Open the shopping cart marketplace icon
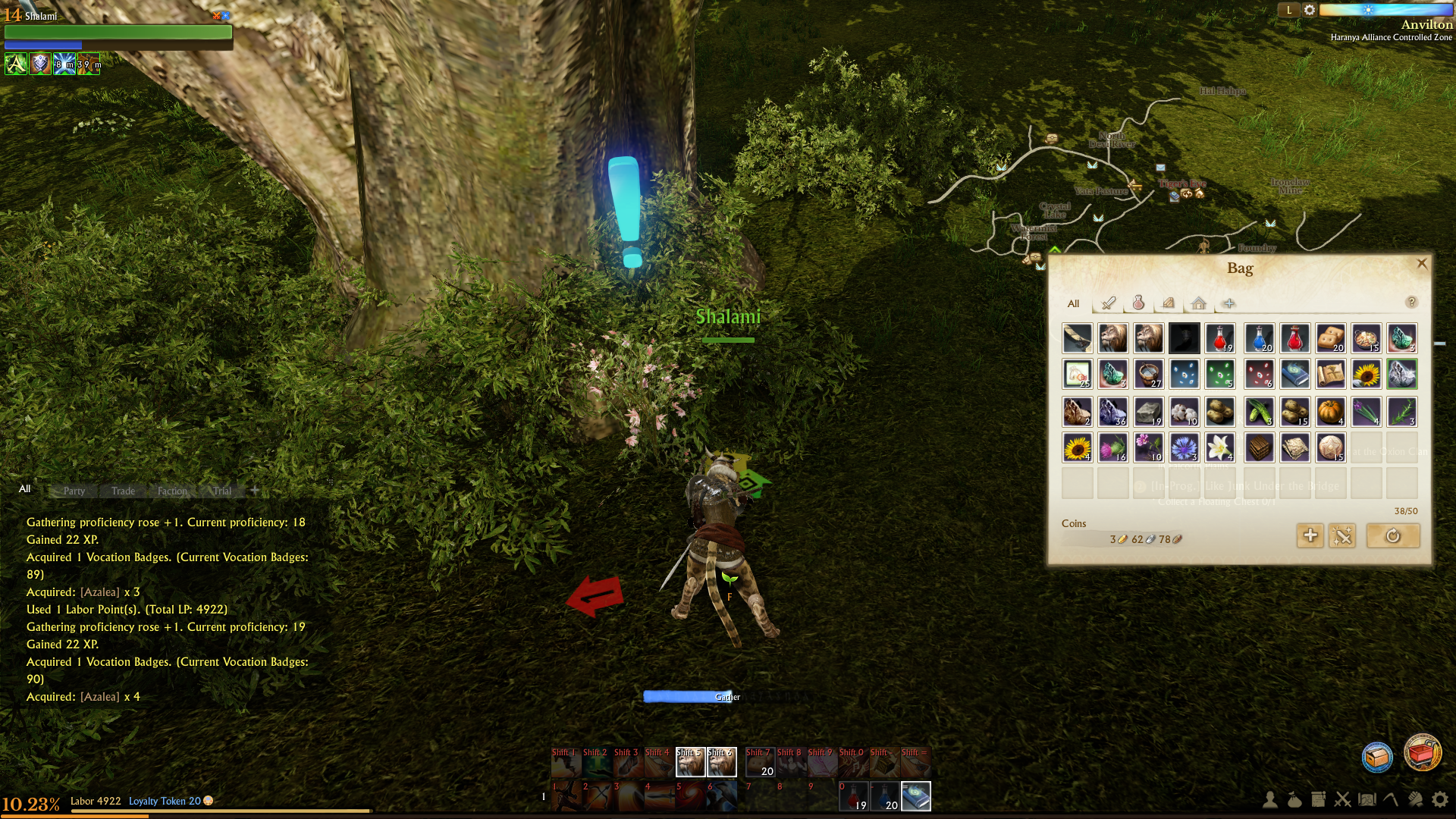Screen dimensions: 1456x819 click(x=1422, y=754)
